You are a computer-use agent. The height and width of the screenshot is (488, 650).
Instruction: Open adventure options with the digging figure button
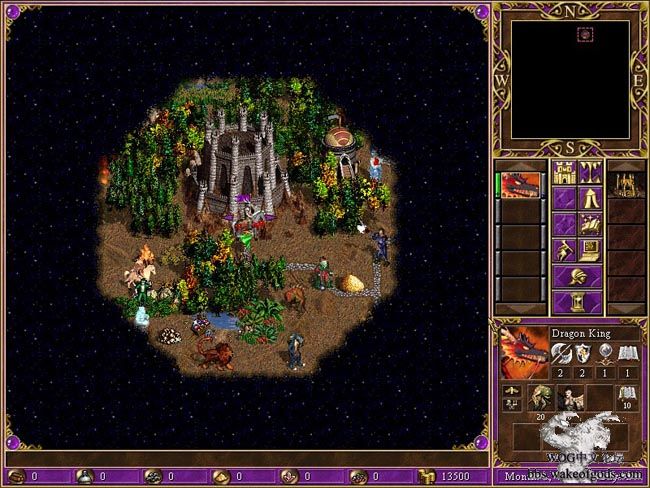(564, 249)
